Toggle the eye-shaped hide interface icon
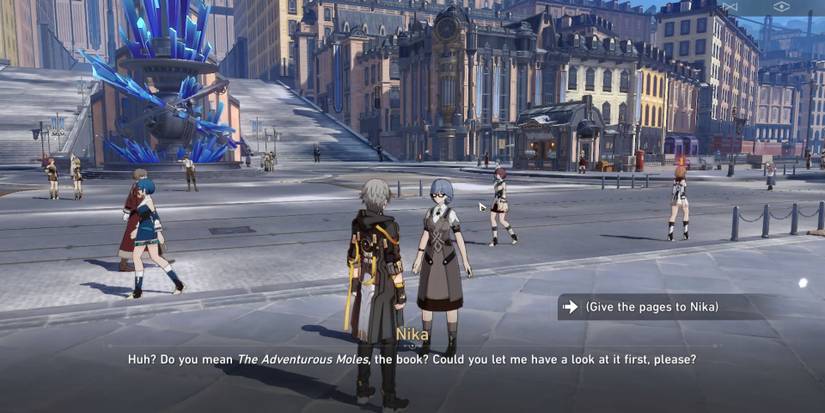The height and width of the screenshot is (413, 825). coord(782,6)
